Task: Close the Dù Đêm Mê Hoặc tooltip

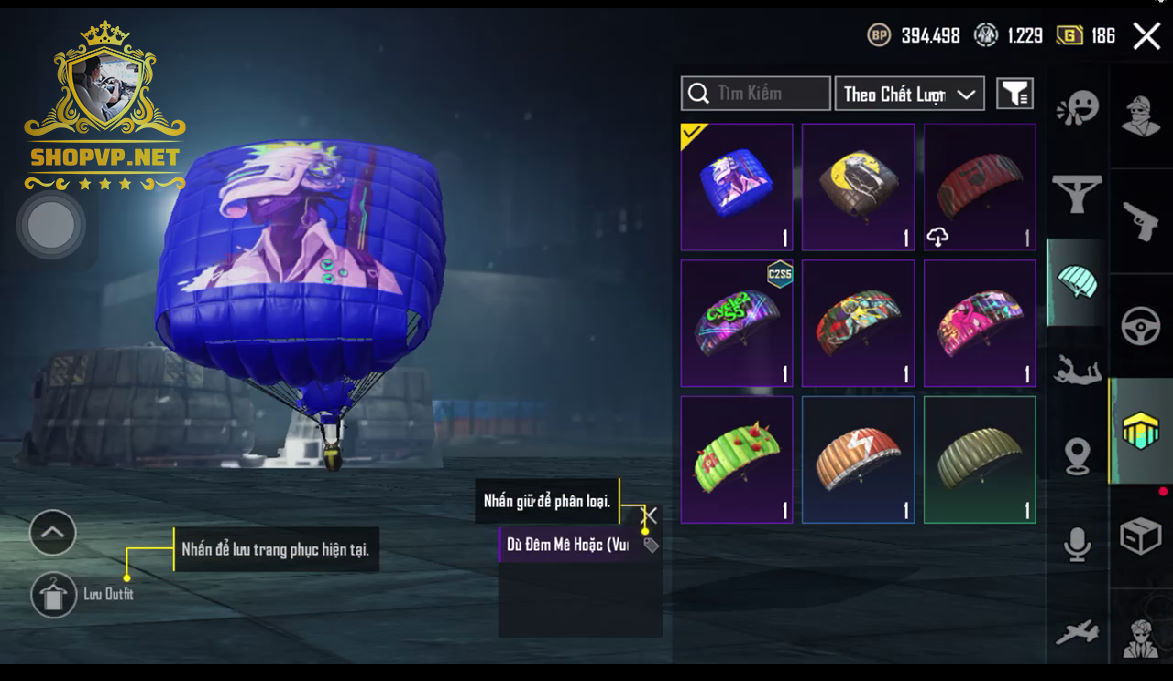Action: [x=649, y=516]
